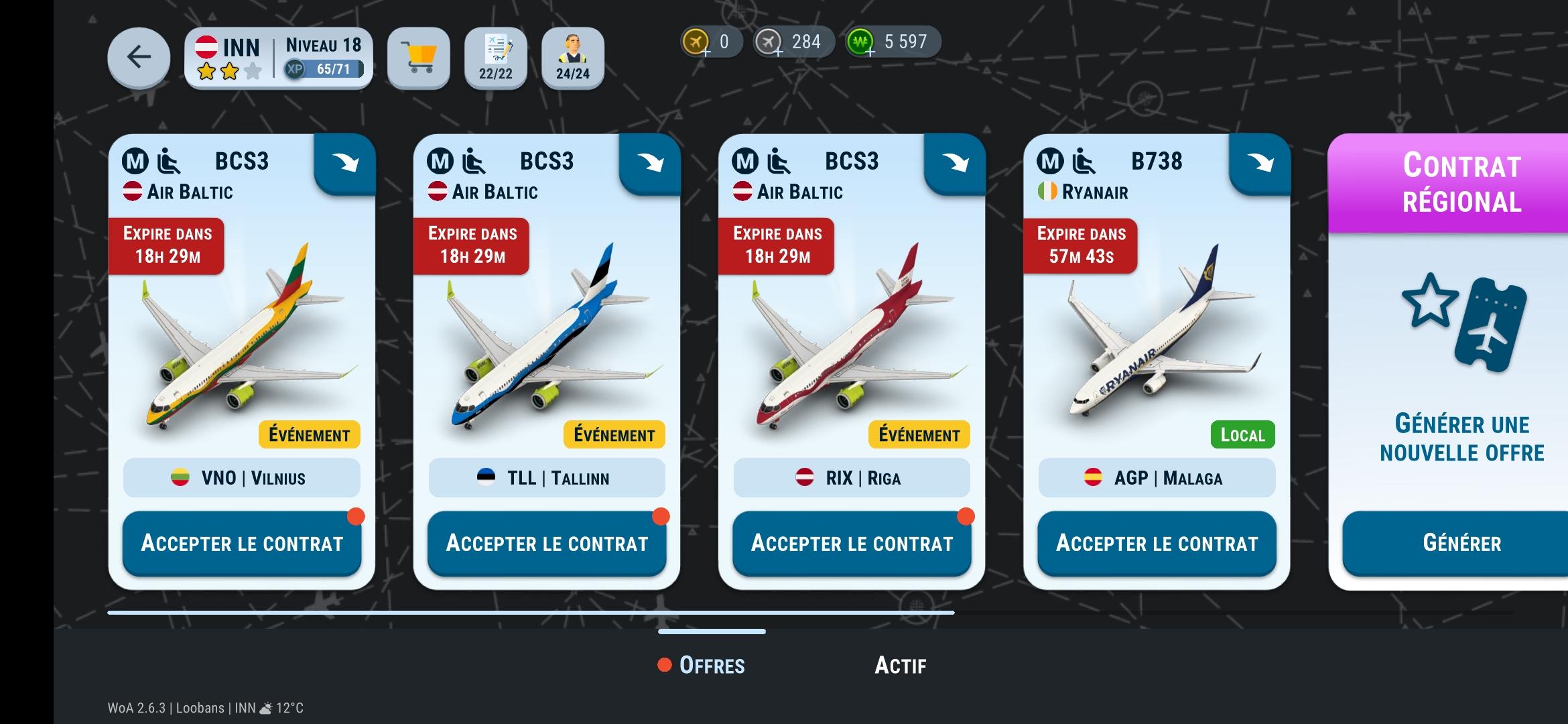The width and height of the screenshot is (1568, 724).
Task: Click the passenger seat icon on the Malaga card
Action: pyautogui.click(x=1082, y=160)
